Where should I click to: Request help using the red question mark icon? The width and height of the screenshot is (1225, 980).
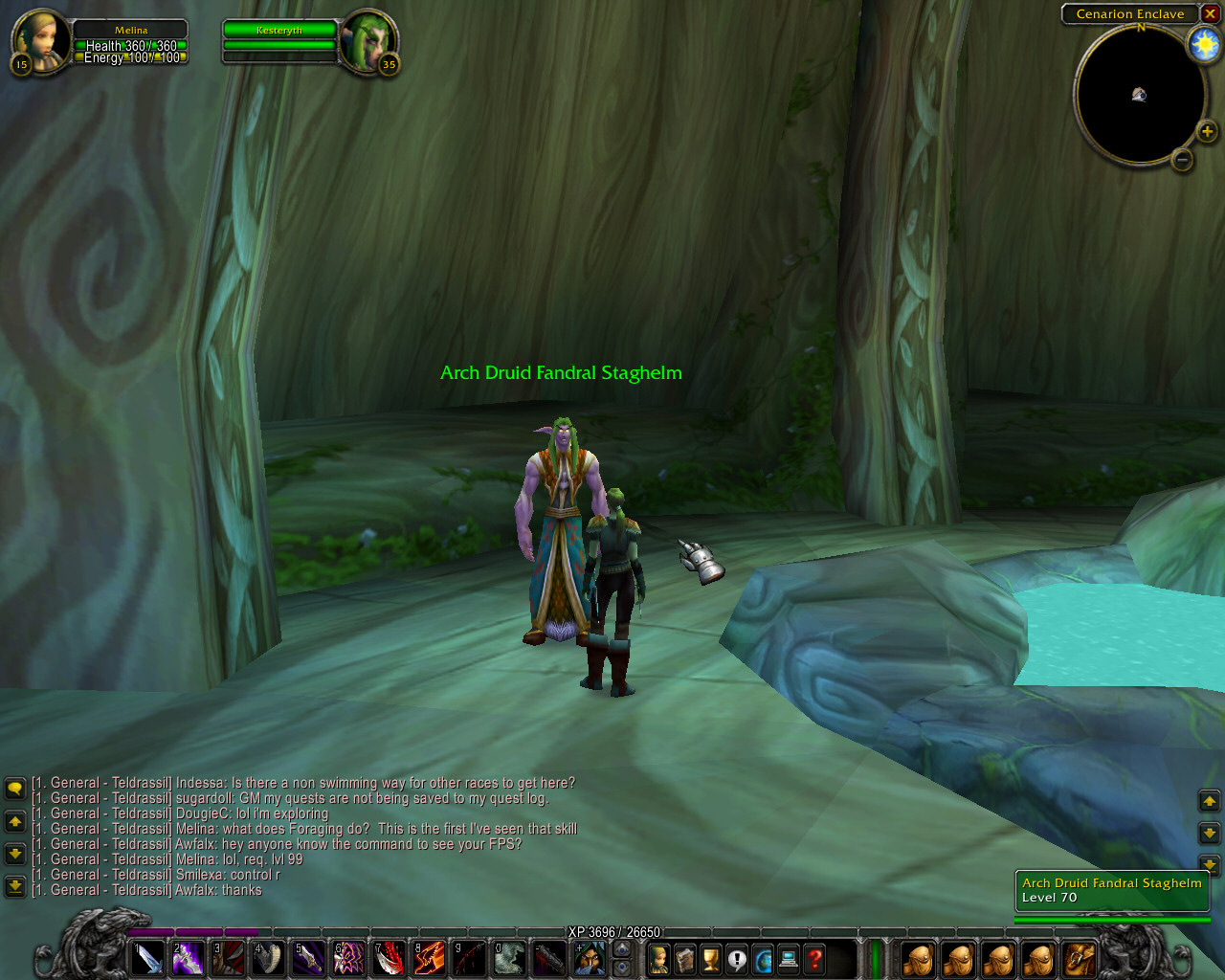[814, 957]
